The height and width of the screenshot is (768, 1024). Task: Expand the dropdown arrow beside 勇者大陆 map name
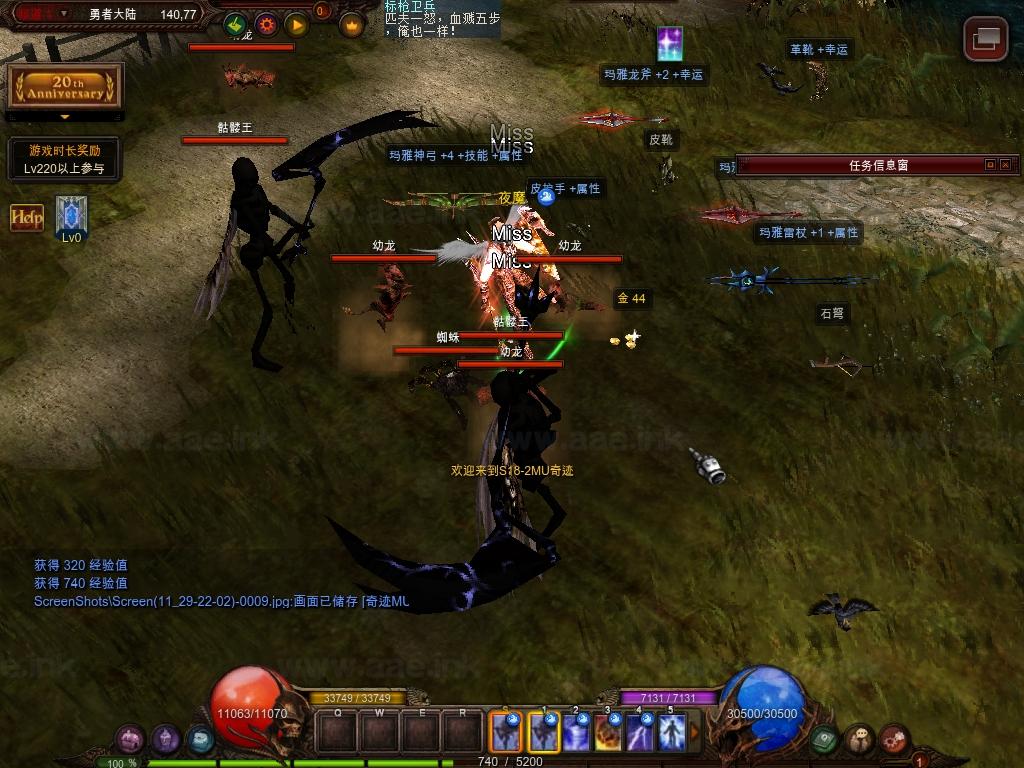point(65,14)
